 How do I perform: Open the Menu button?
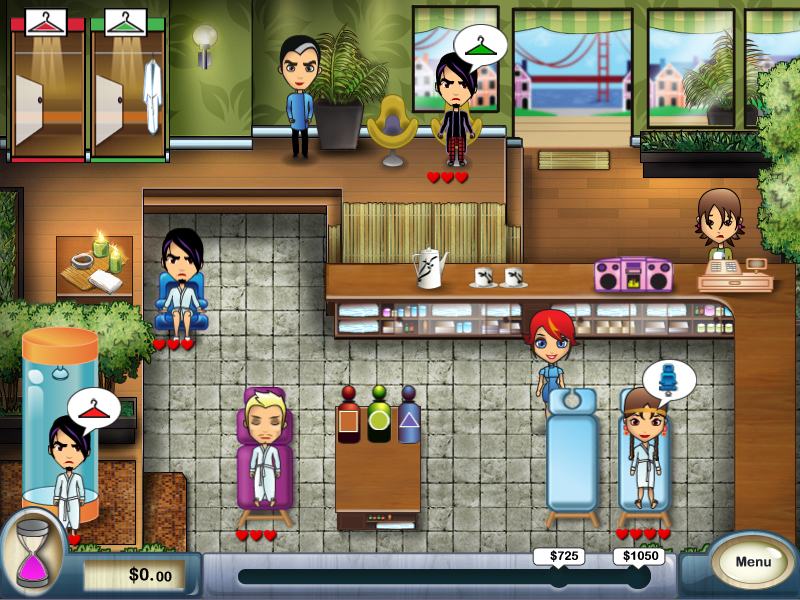[753, 562]
